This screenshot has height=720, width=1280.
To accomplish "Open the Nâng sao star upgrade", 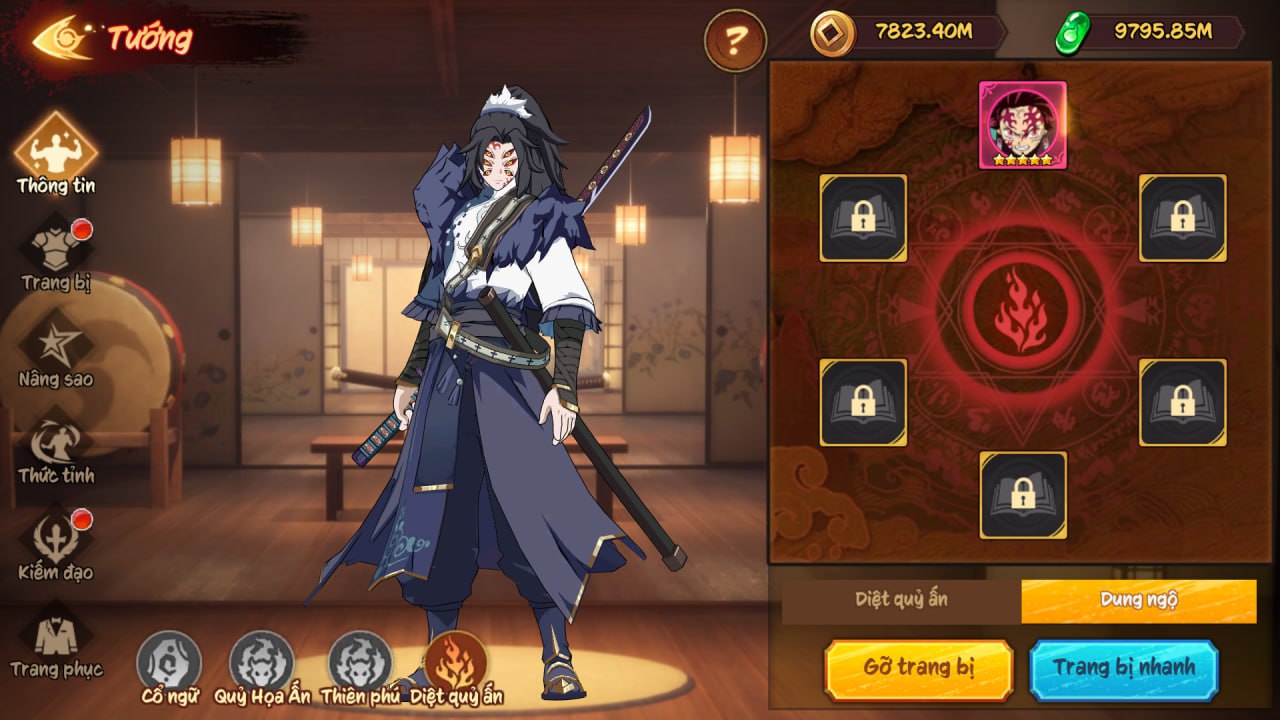I will pos(56,348).
